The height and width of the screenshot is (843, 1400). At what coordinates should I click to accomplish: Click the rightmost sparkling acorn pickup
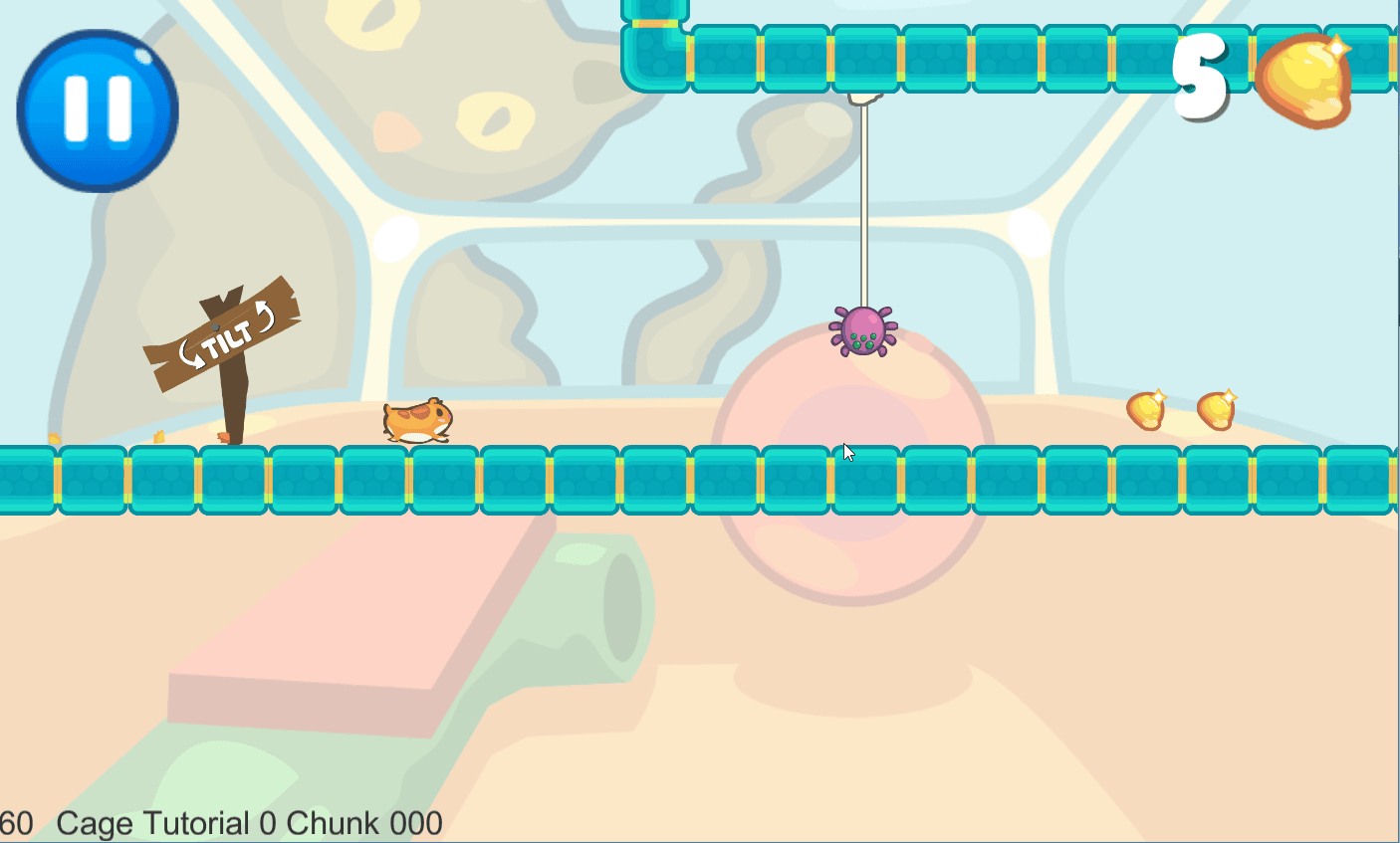coord(1217,410)
